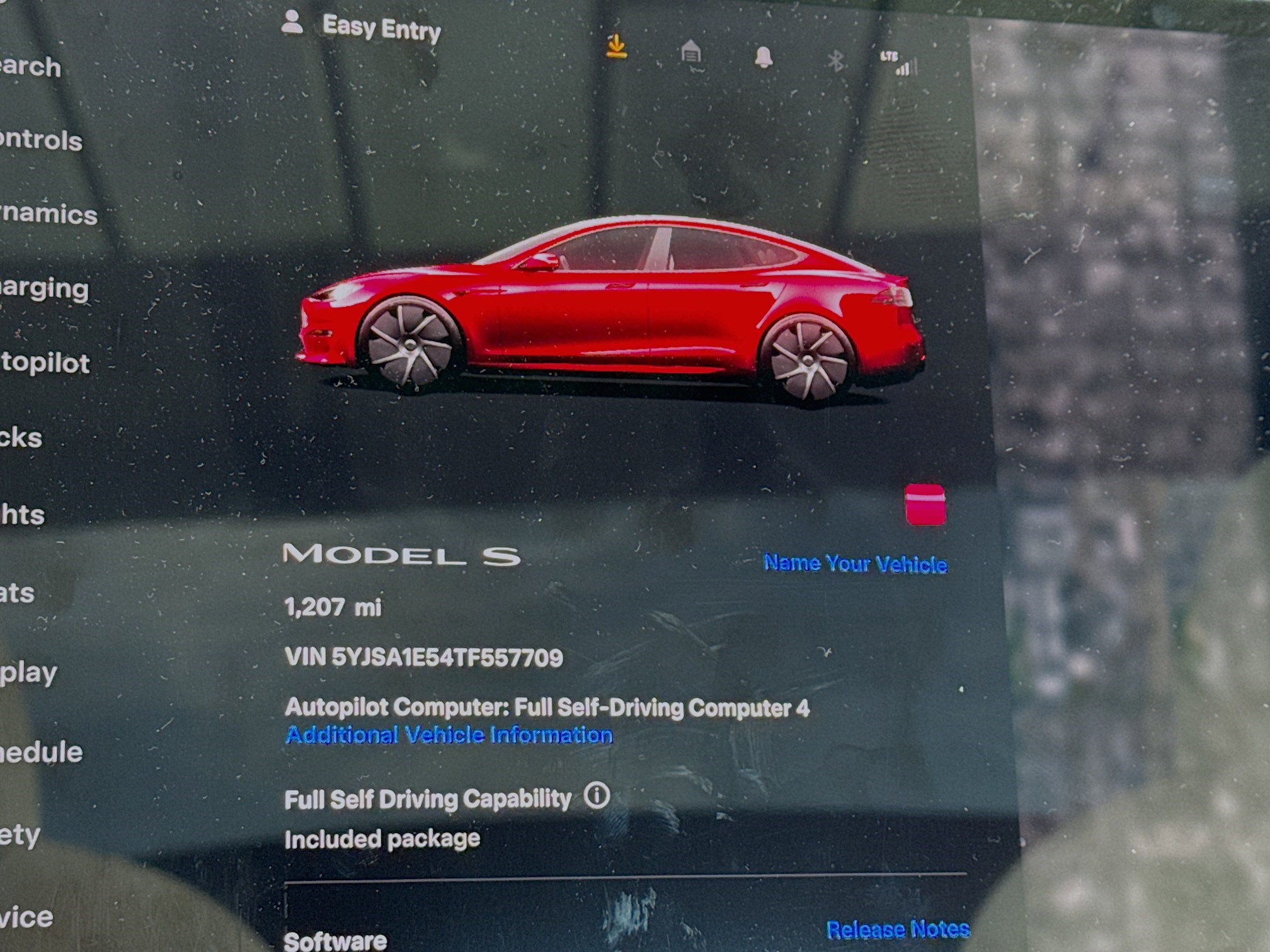This screenshot has height=952, width=1270.
Task: Open Lights settings
Action: (x=25, y=513)
